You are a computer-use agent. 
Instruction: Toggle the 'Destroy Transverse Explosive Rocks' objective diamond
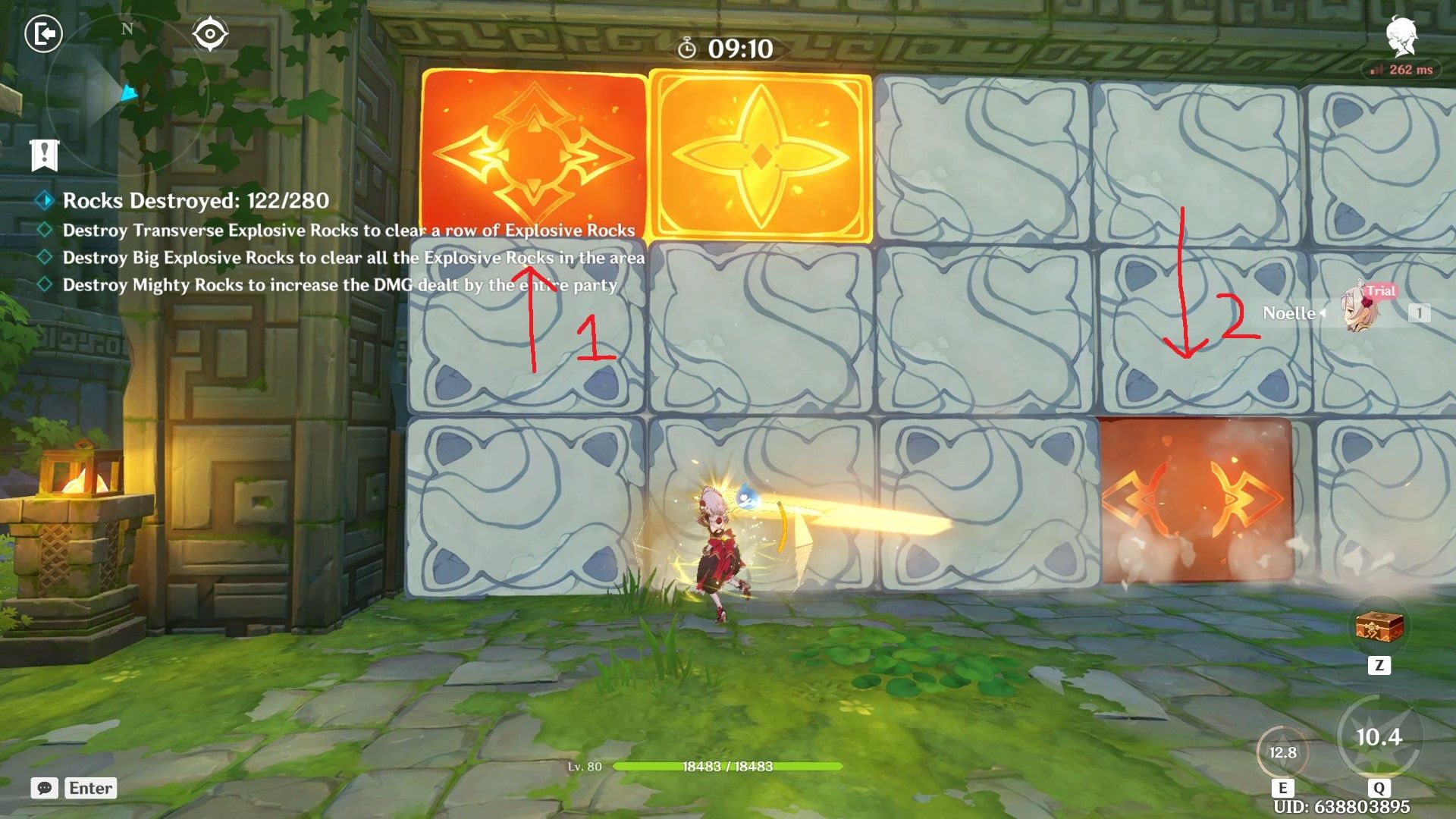pyautogui.click(x=45, y=230)
